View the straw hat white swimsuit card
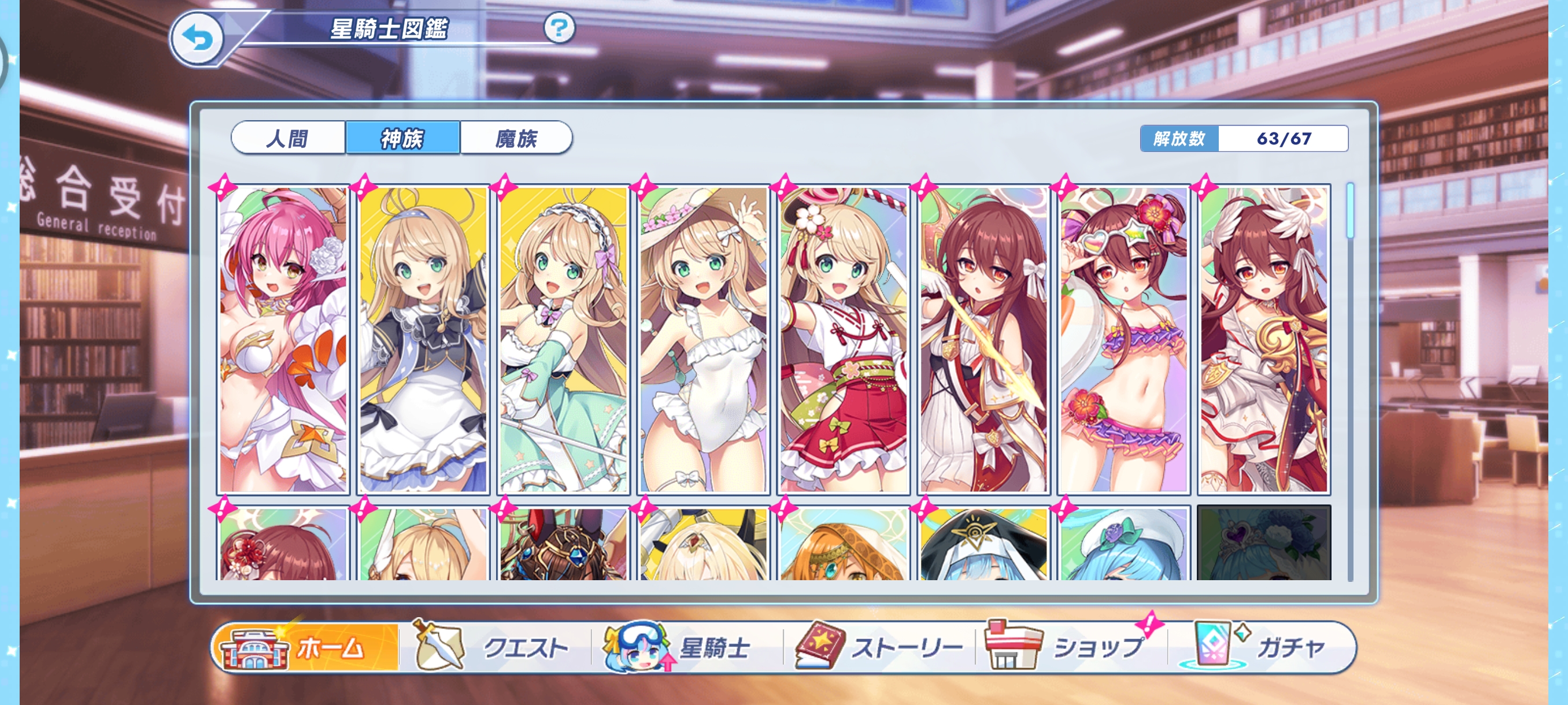Image resolution: width=1568 pixels, height=705 pixels. [703, 339]
